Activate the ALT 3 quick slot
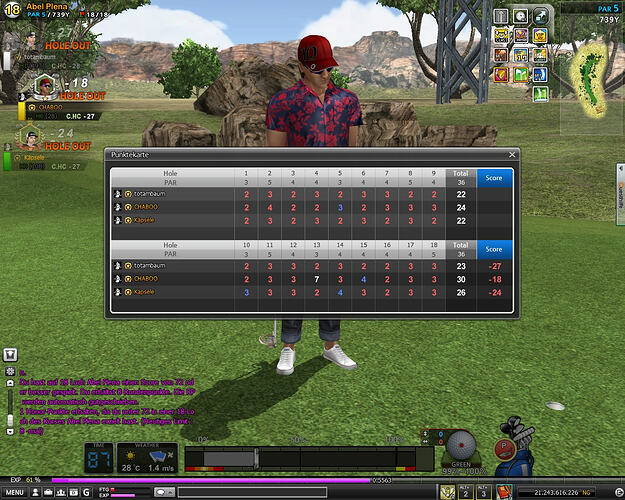Screen dimensions: 625x500 pyautogui.click(x=484, y=492)
